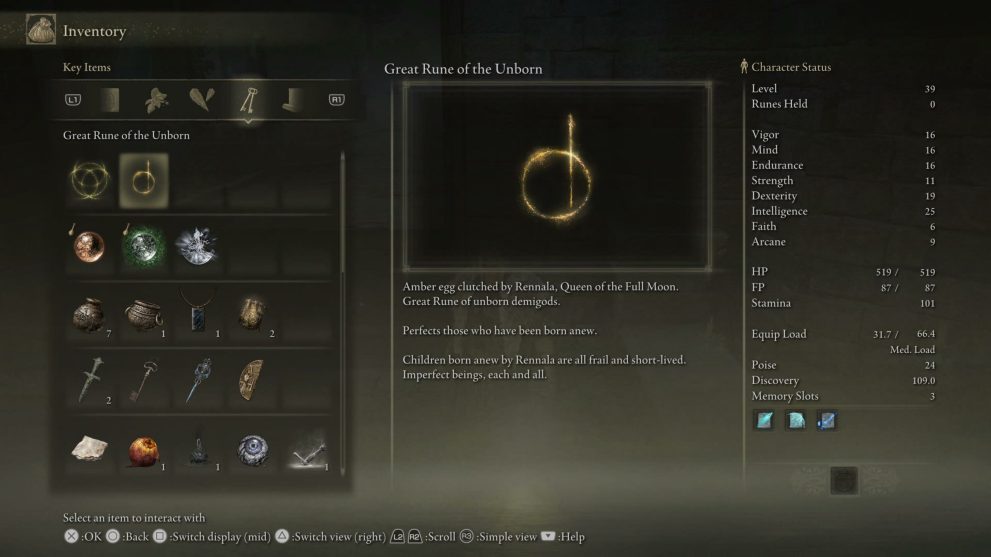This screenshot has height=557, width=991.
Task: Open the Key Items keys tab
Action: pyautogui.click(x=246, y=99)
